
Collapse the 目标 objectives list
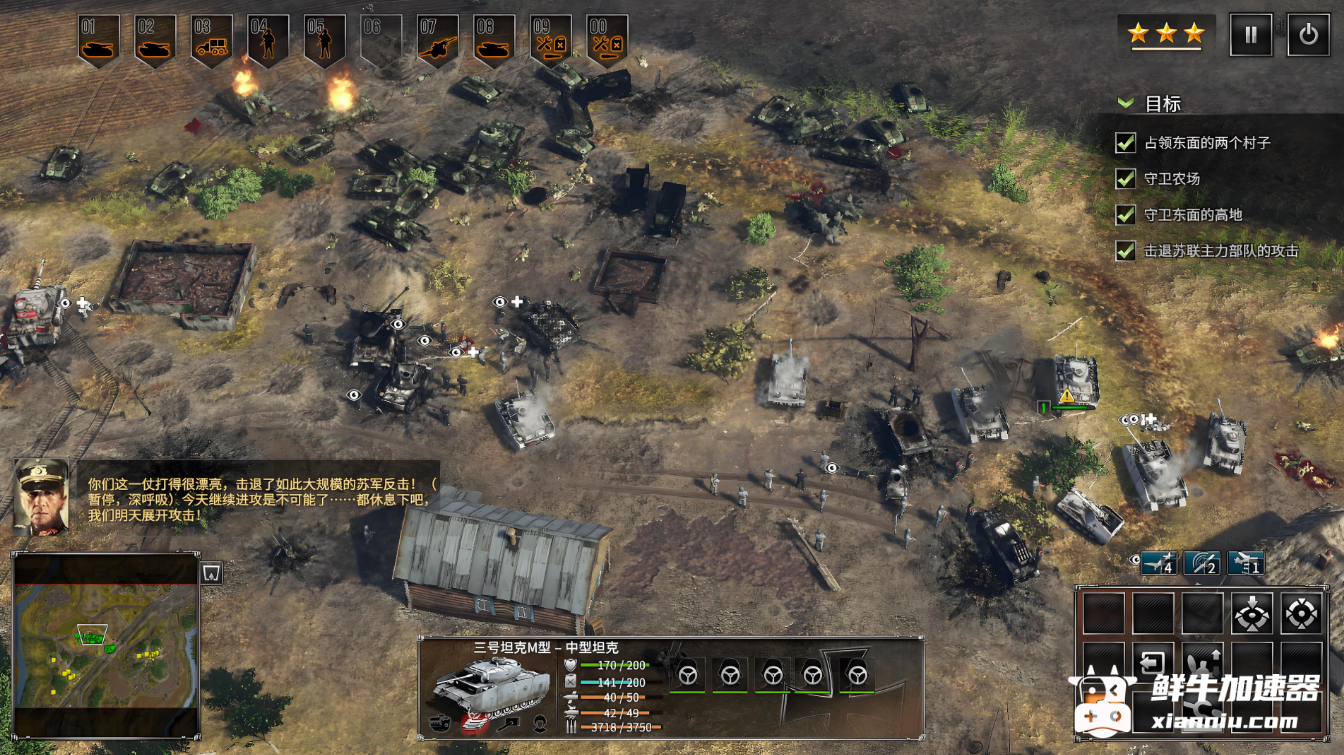click(1127, 103)
